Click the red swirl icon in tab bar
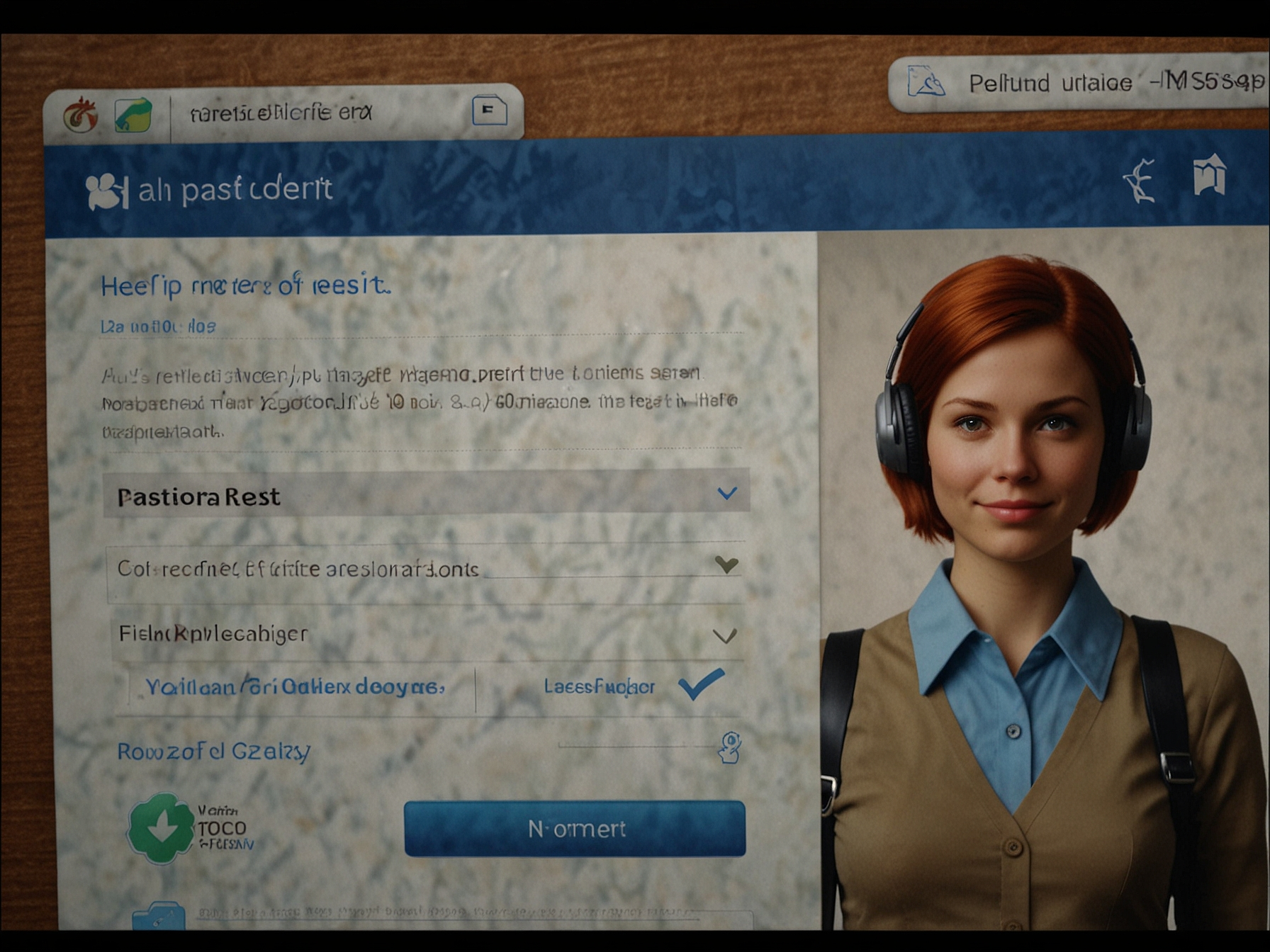The width and height of the screenshot is (1270, 952). [x=81, y=115]
